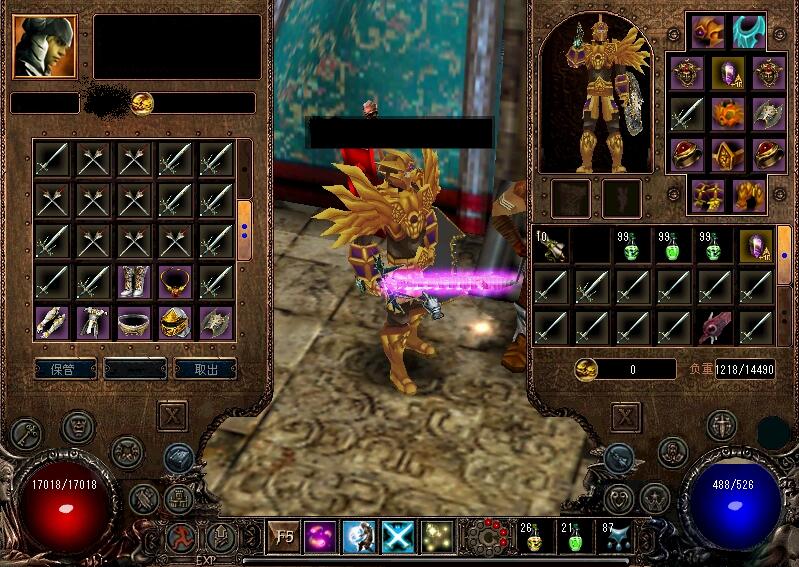Select the white body armor in storage
The image size is (799, 567).
coord(94,321)
